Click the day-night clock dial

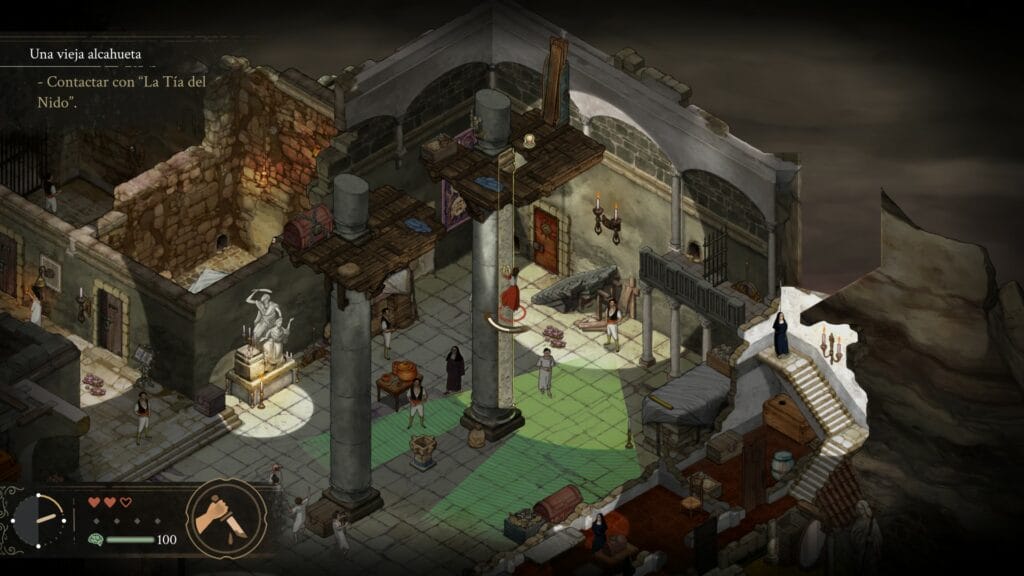[40, 520]
